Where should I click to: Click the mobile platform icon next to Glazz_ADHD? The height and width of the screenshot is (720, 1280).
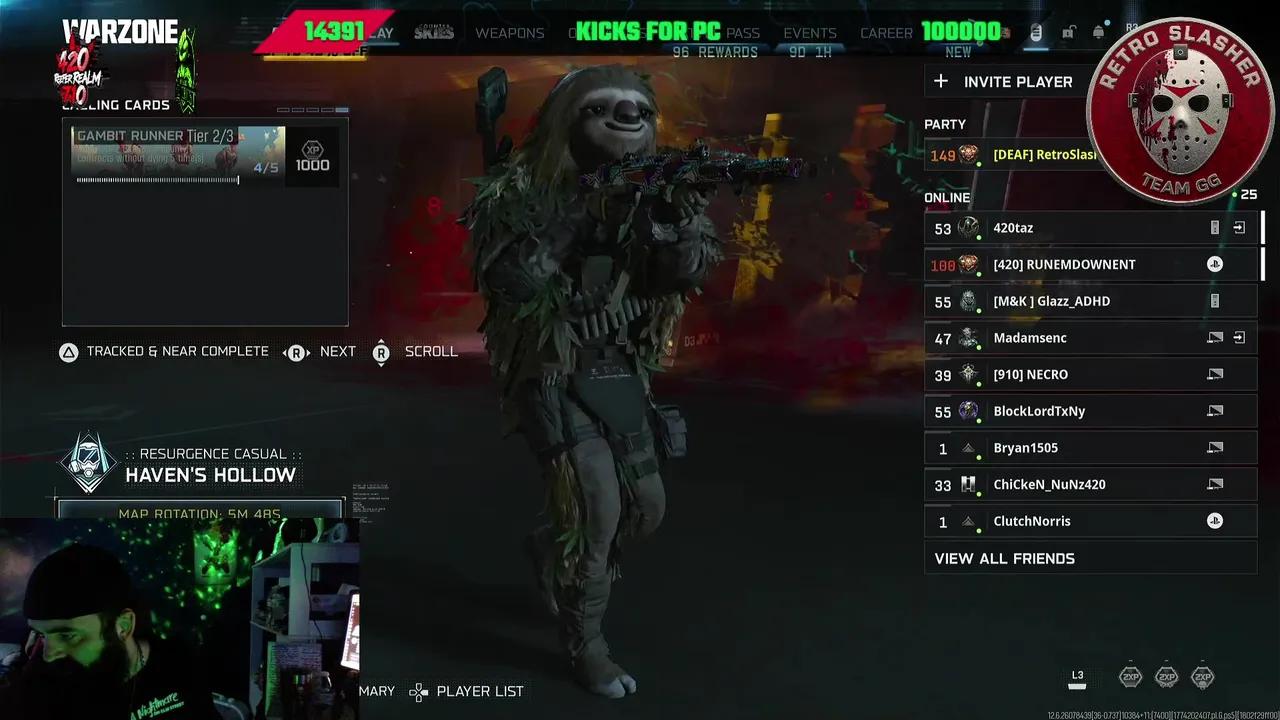click(1215, 300)
